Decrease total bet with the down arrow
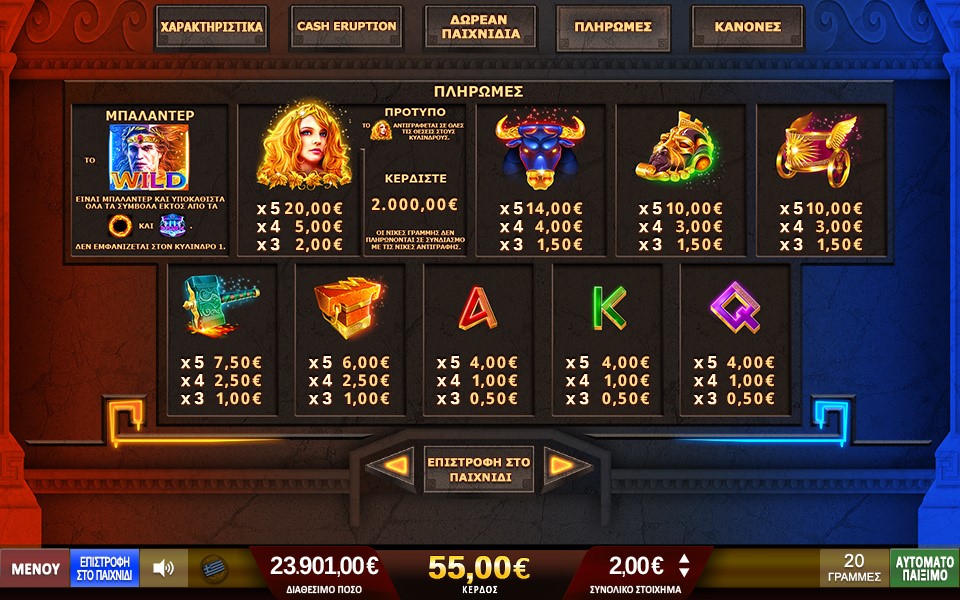 tap(685, 574)
